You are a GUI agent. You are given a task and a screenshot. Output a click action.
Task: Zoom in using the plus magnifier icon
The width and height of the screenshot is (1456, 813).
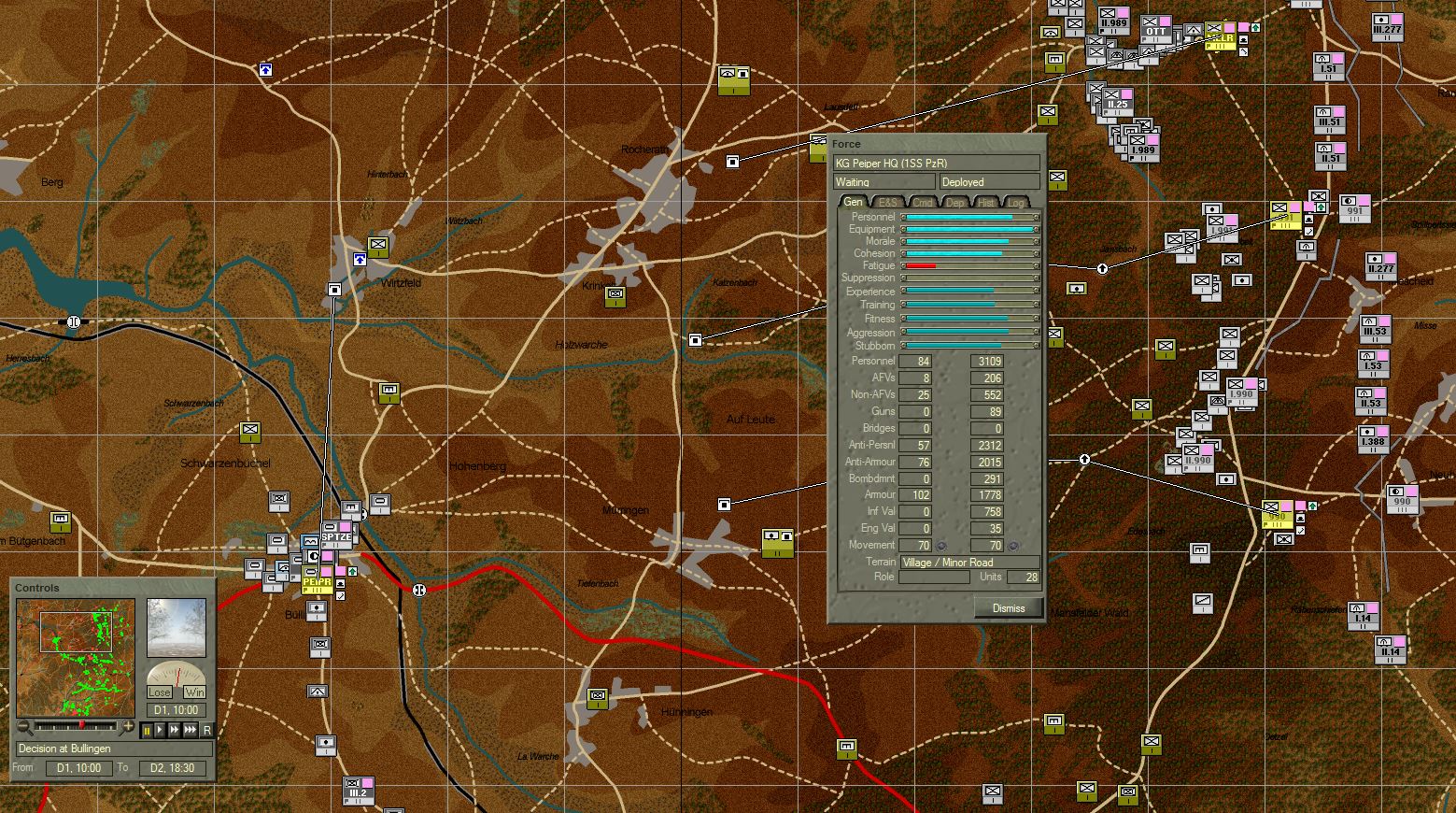[x=126, y=727]
